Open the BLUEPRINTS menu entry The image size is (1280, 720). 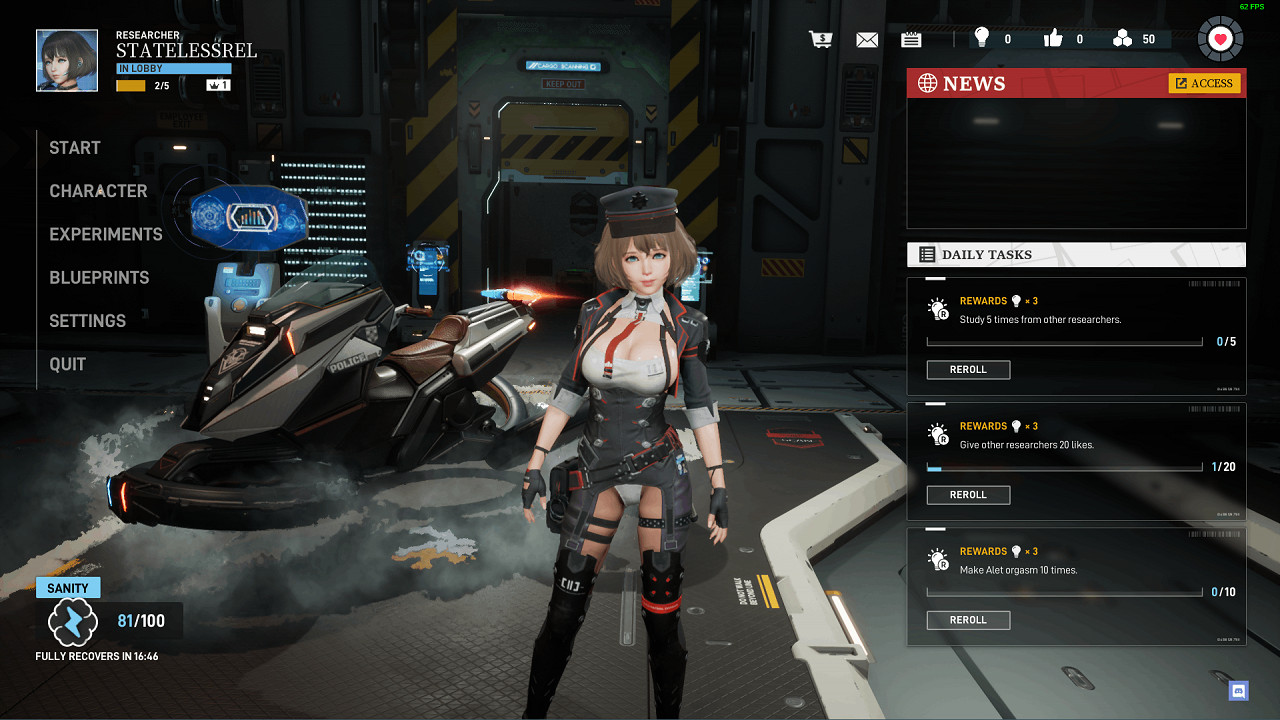[x=99, y=278]
